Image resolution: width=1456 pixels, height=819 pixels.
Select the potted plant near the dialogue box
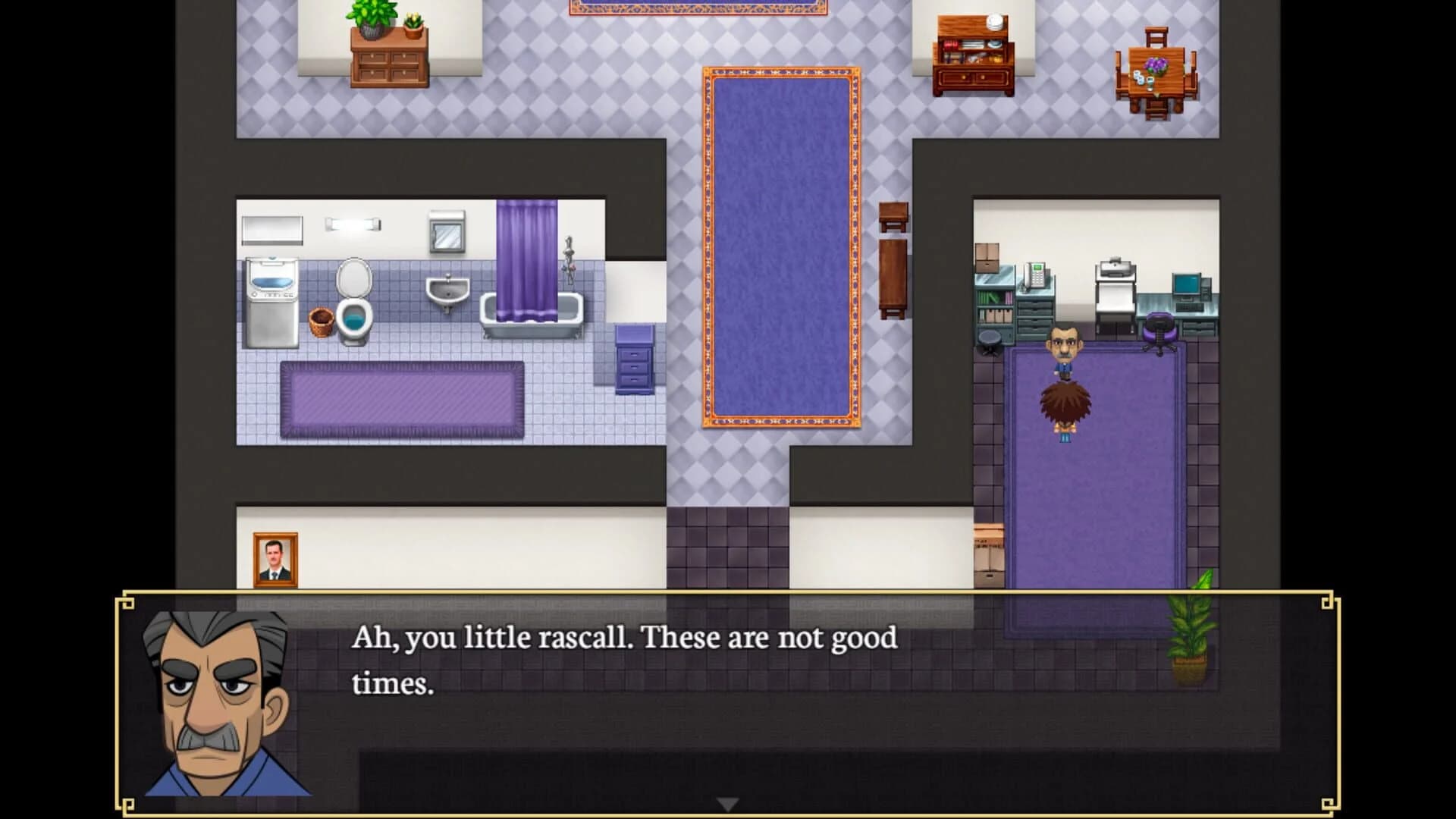pyautogui.click(x=1191, y=637)
